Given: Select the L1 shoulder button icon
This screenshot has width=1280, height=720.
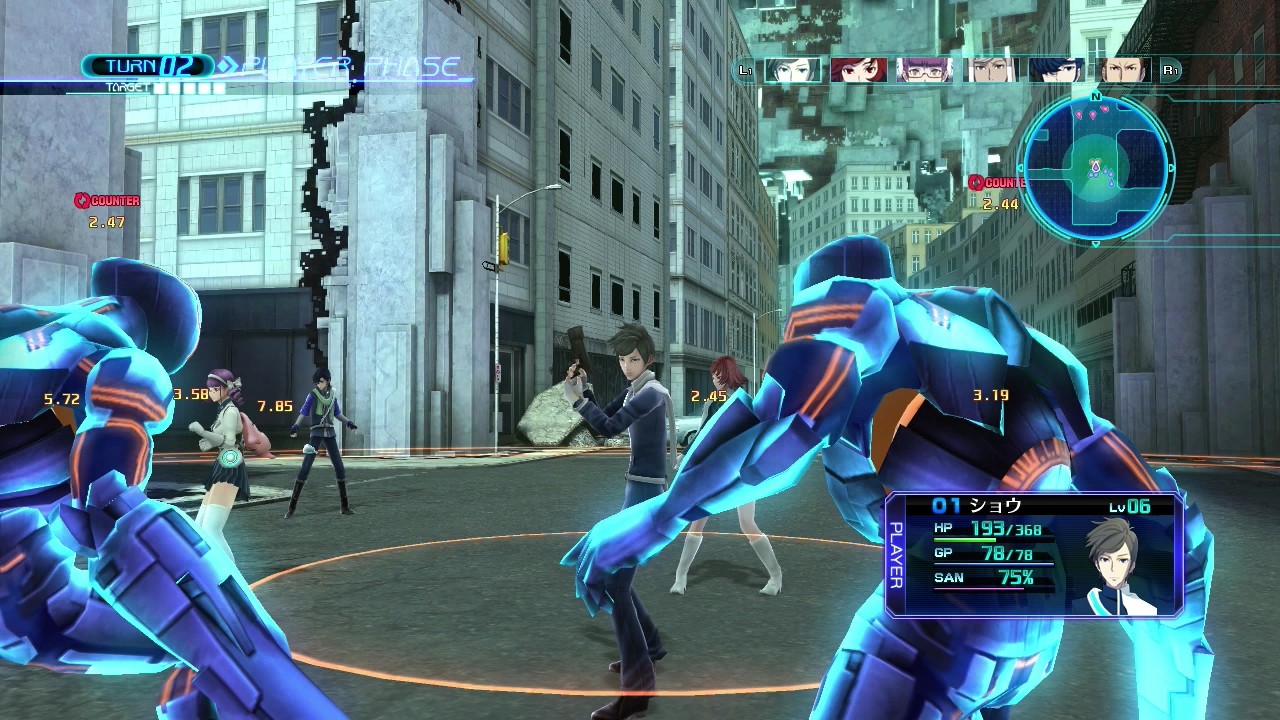Looking at the screenshot, I should point(744,70).
